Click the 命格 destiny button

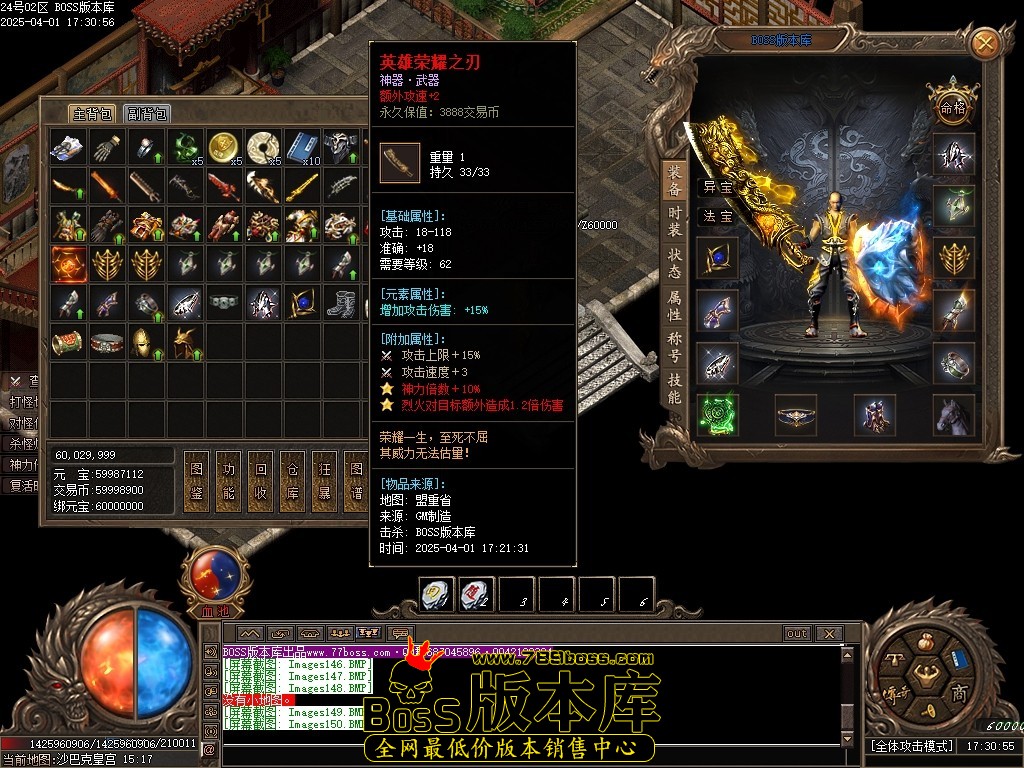tap(951, 106)
